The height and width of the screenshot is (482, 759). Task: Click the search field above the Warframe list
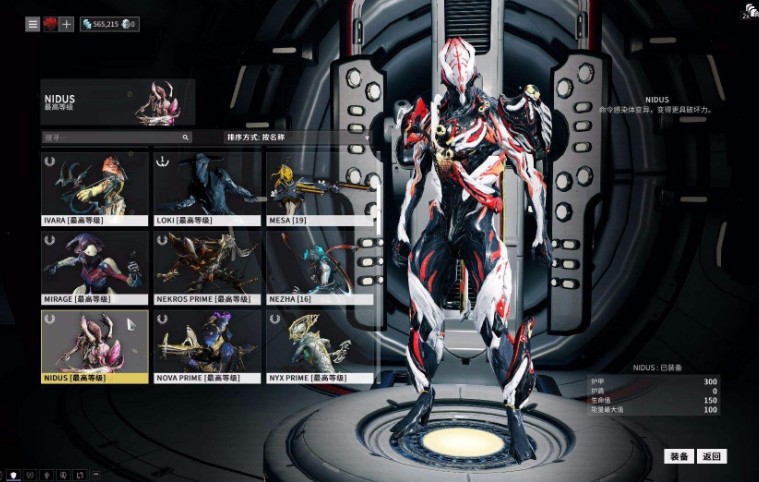point(115,137)
